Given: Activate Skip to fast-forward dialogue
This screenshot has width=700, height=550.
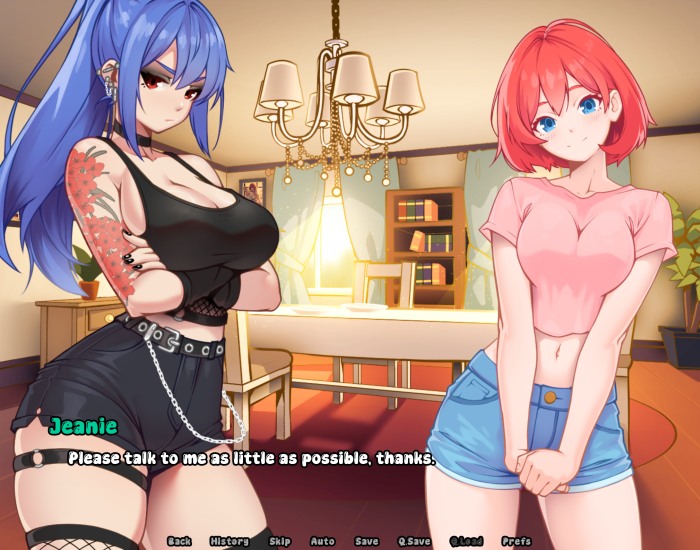Looking at the screenshot, I should 280,541.
